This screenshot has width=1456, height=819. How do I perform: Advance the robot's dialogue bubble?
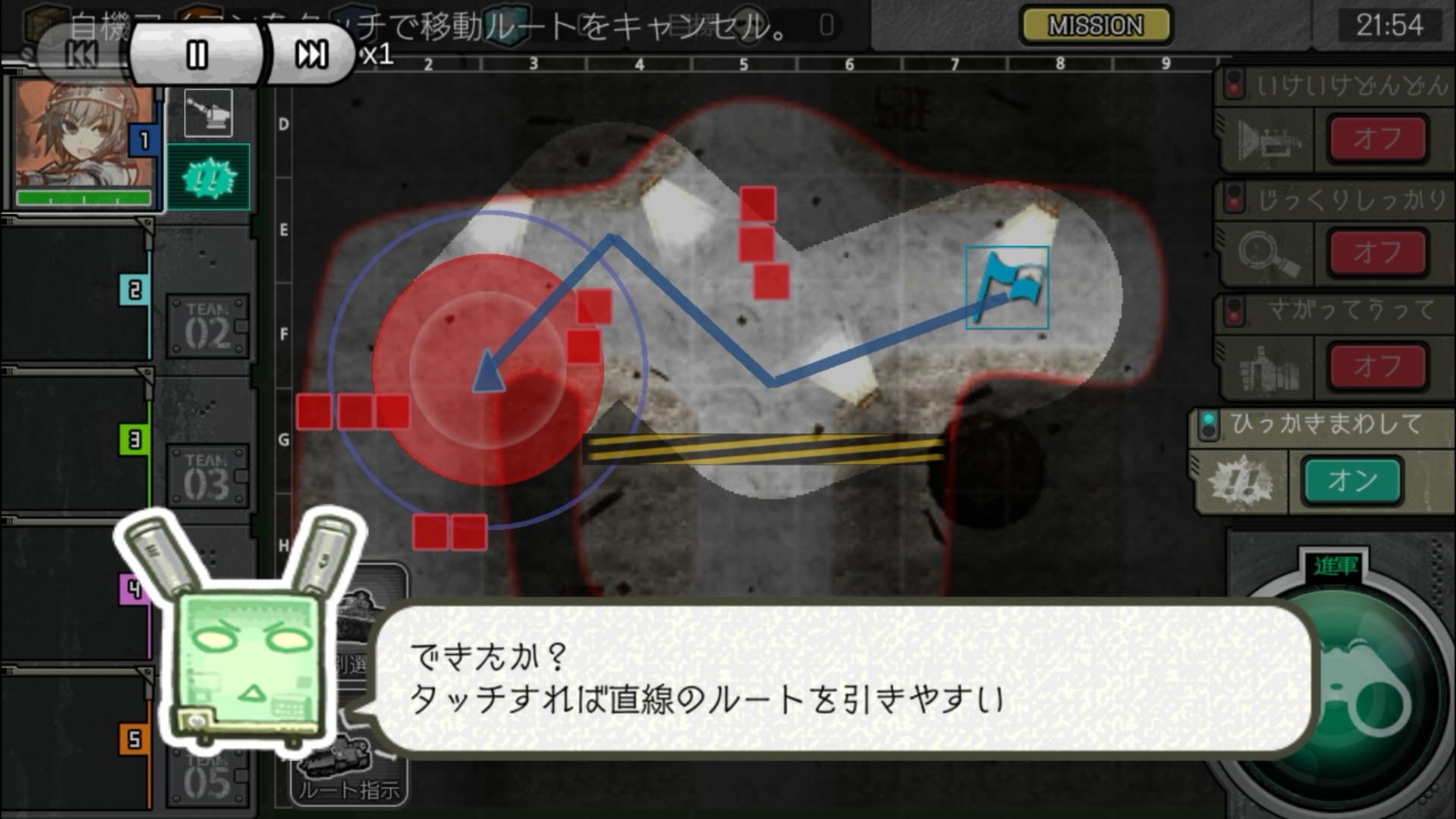pos(842,677)
